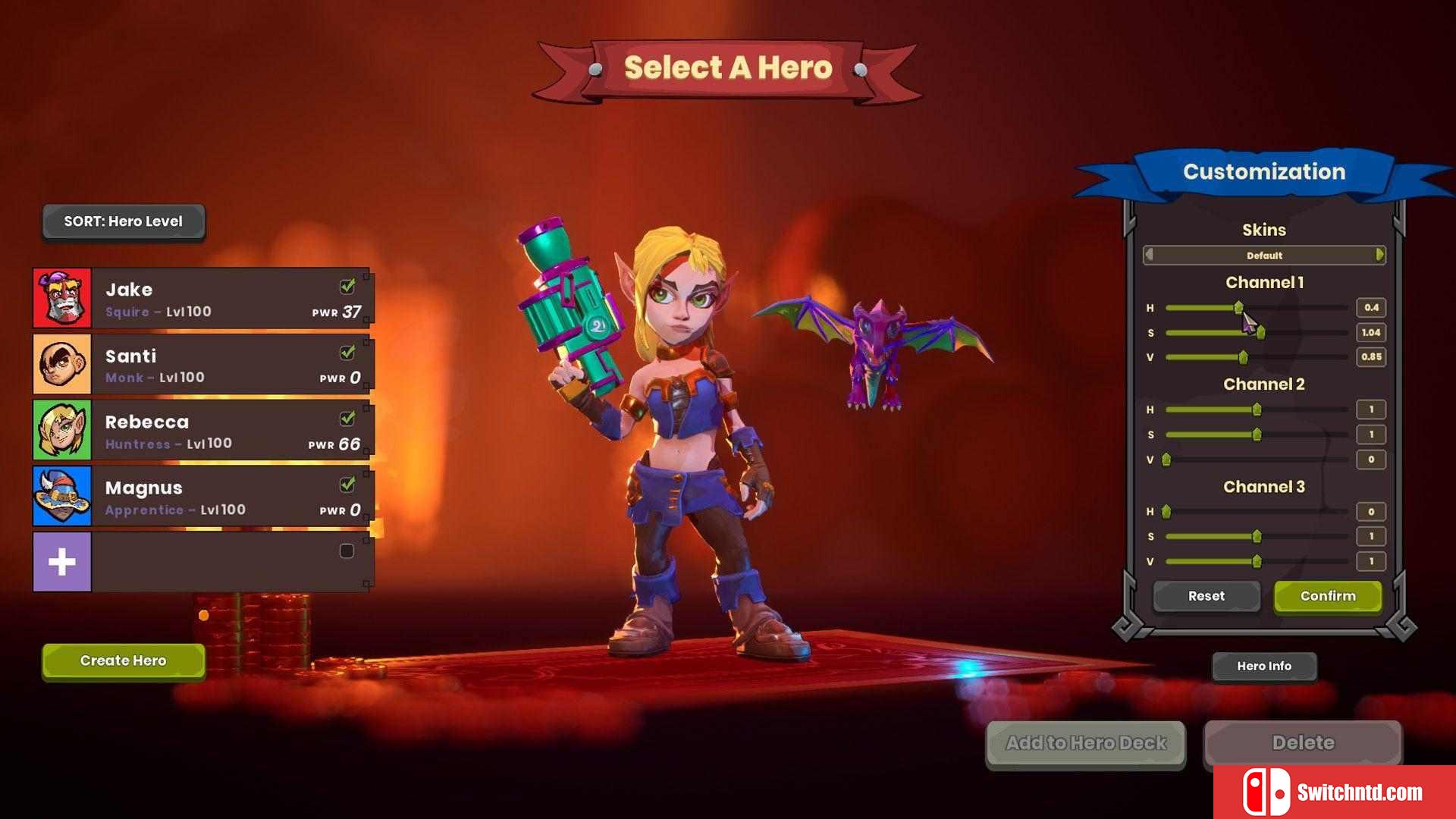Change the Channel 3 value slider

tap(1257, 561)
